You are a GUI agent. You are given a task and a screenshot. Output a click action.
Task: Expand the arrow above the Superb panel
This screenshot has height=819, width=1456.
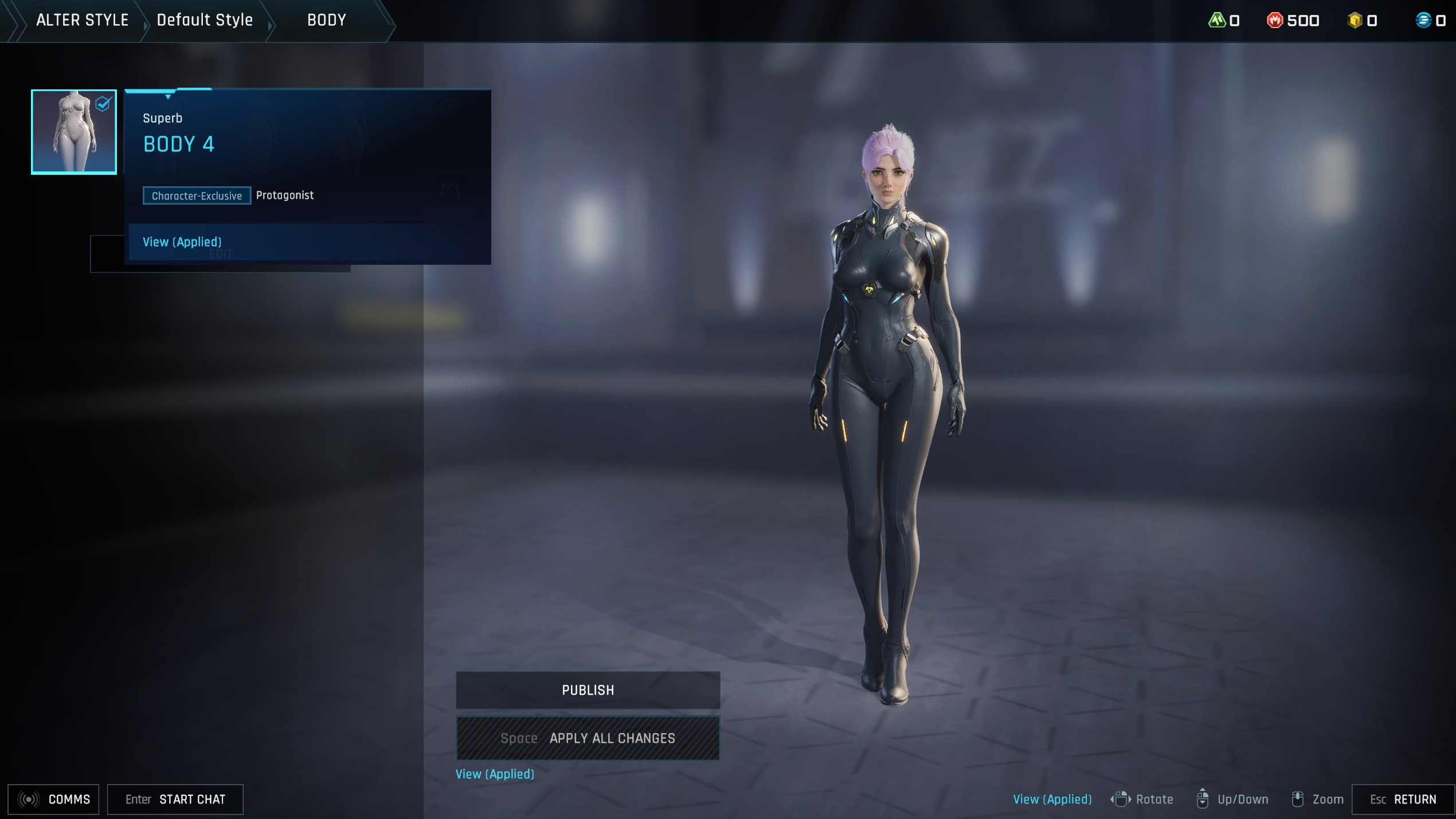pos(167,96)
